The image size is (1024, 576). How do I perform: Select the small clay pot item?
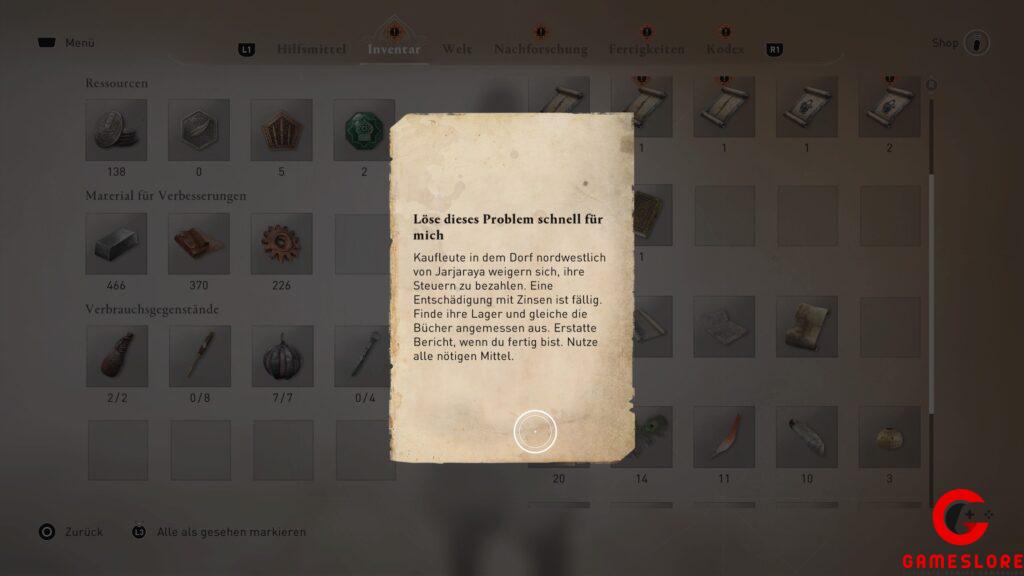point(887,436)
